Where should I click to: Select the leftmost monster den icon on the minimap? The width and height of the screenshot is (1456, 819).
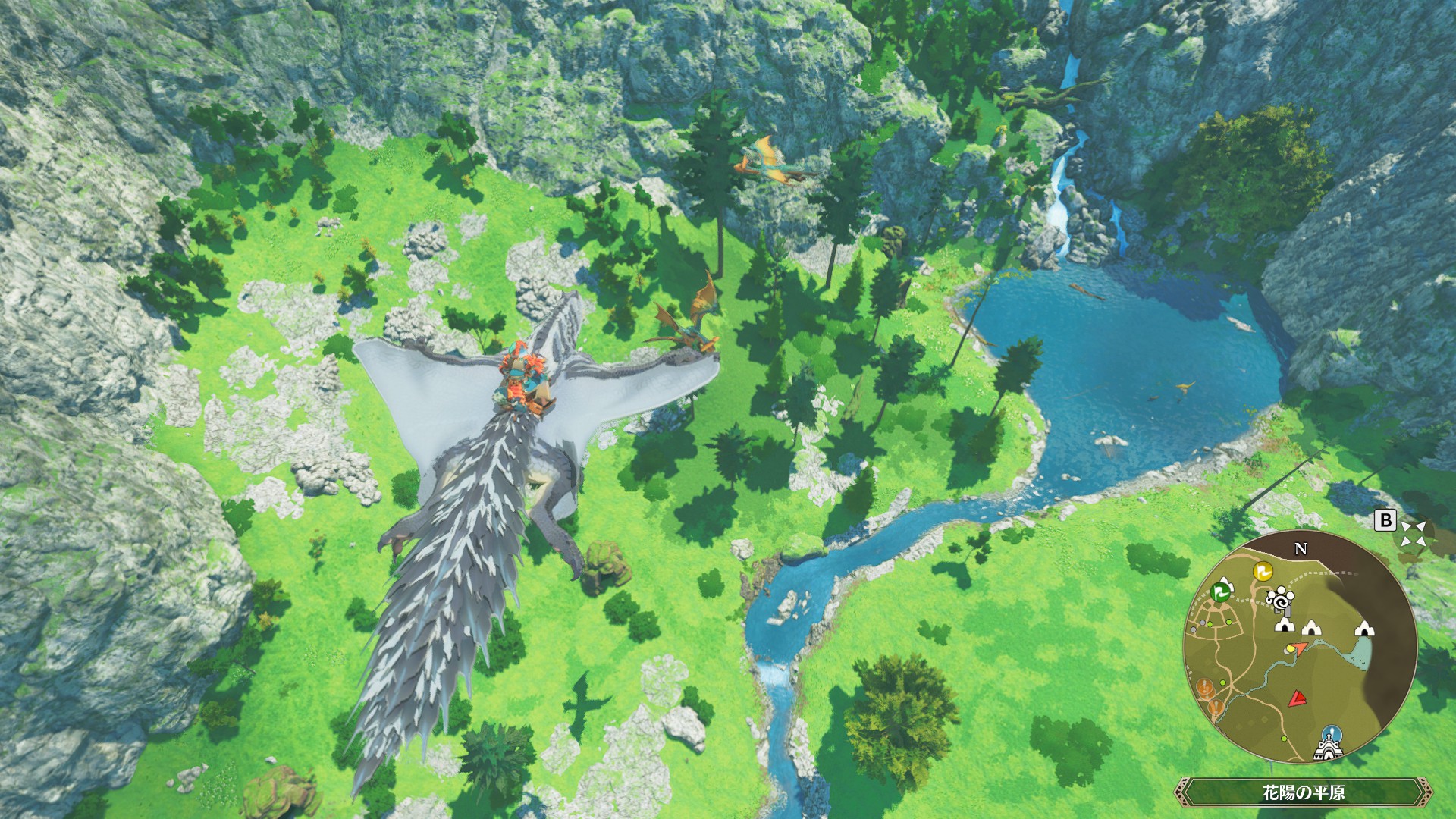click(x=1283, y=627)
